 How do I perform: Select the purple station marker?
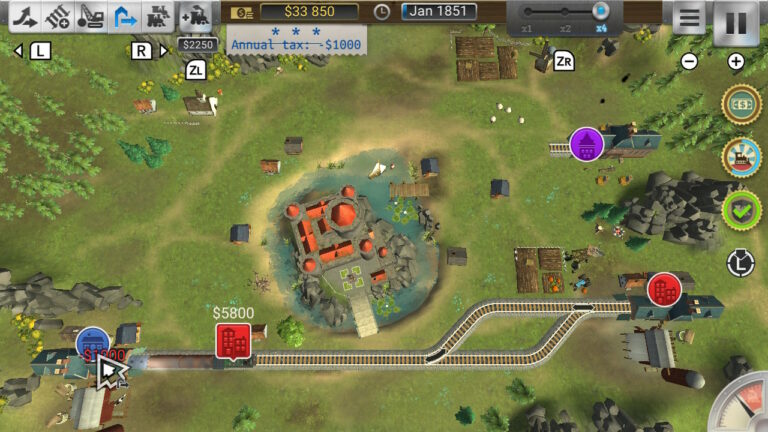pos(587,144)
